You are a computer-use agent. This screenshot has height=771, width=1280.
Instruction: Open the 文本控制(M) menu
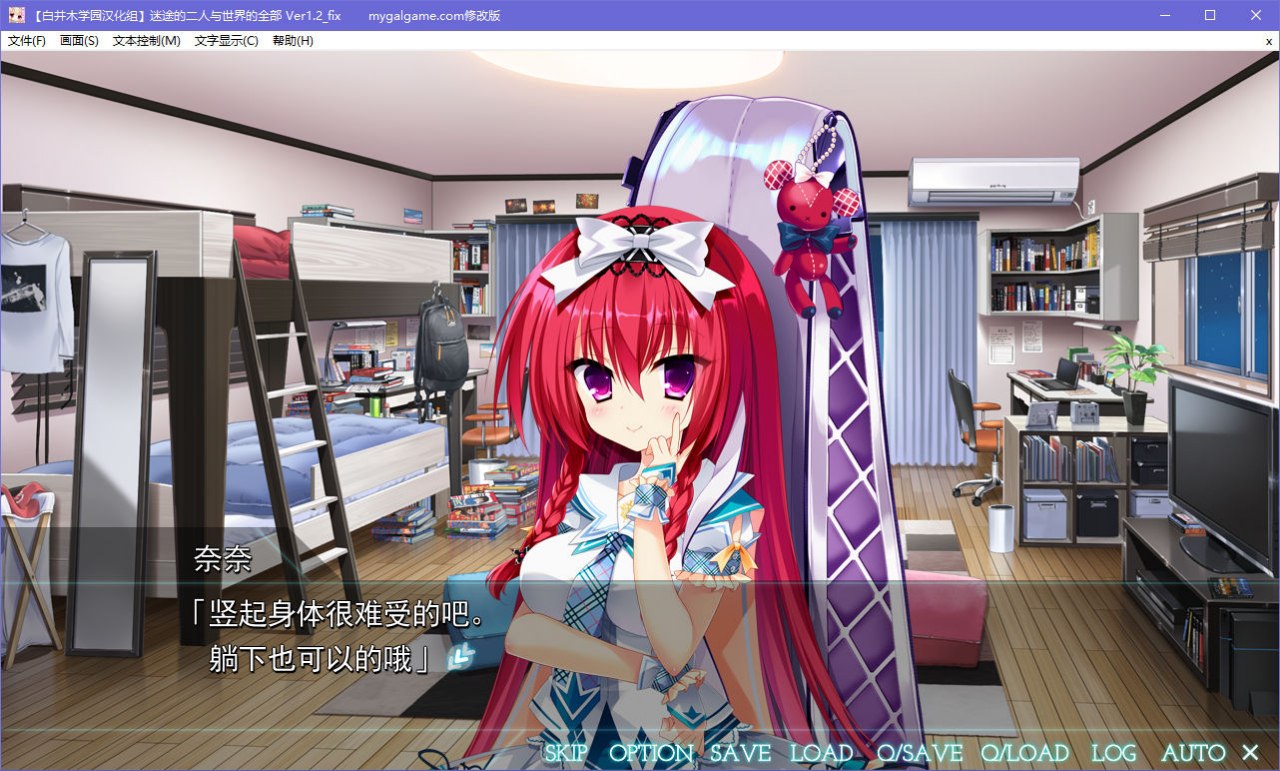pyautogui.click(x=146, y=41)
